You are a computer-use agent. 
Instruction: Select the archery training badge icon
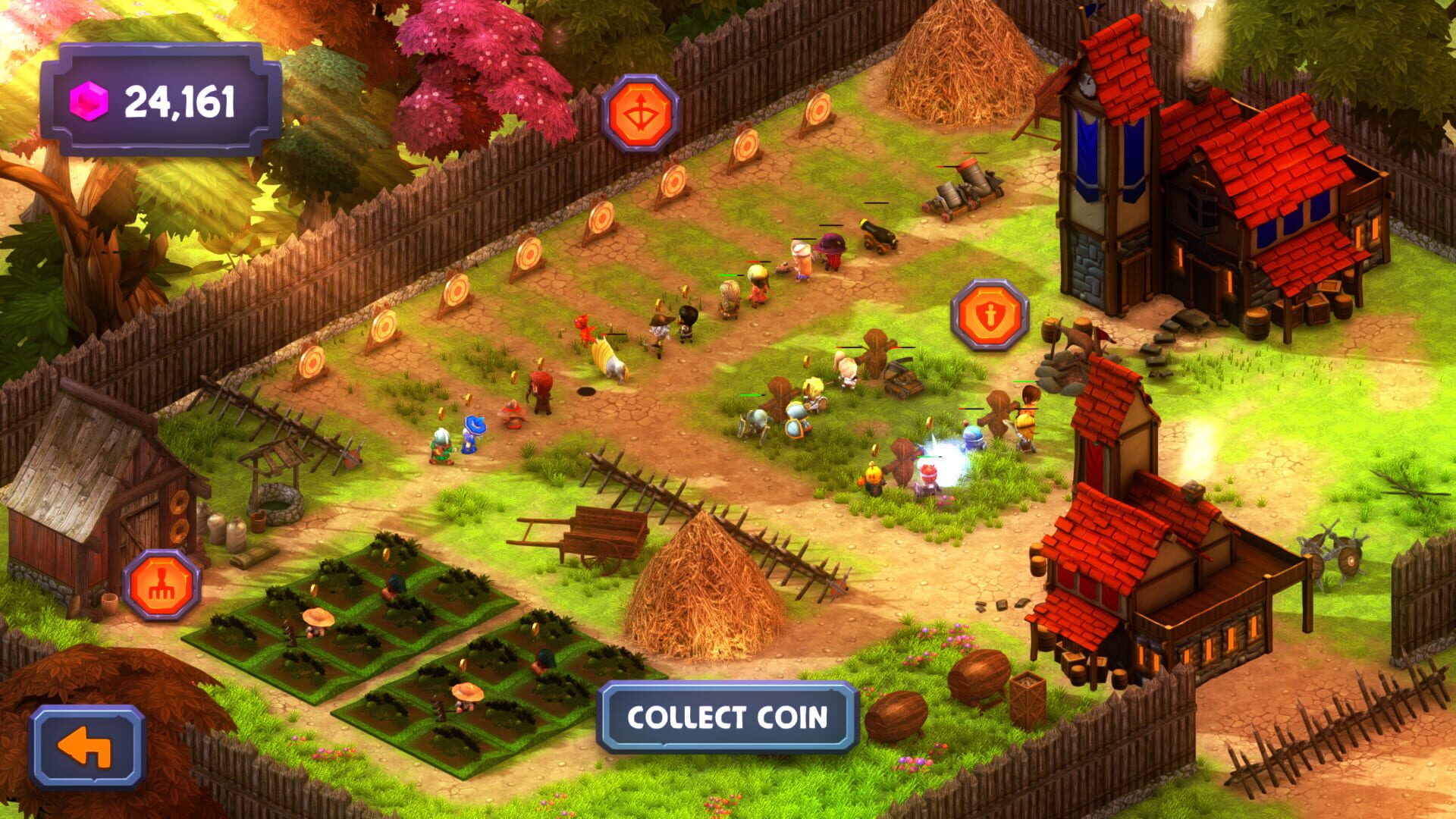[x=641, y=112]
